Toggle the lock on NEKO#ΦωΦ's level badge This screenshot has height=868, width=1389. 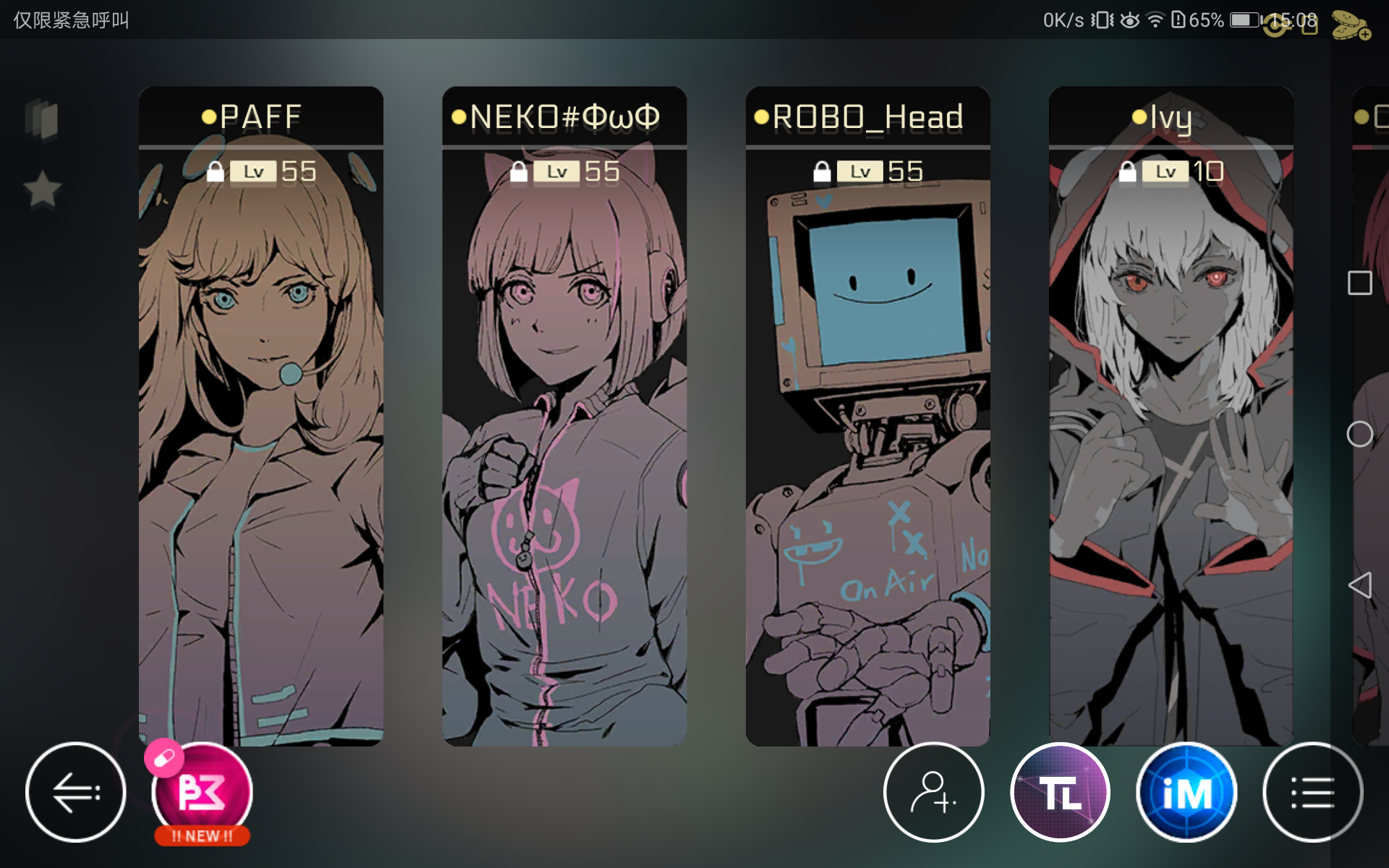click(518, 171)
